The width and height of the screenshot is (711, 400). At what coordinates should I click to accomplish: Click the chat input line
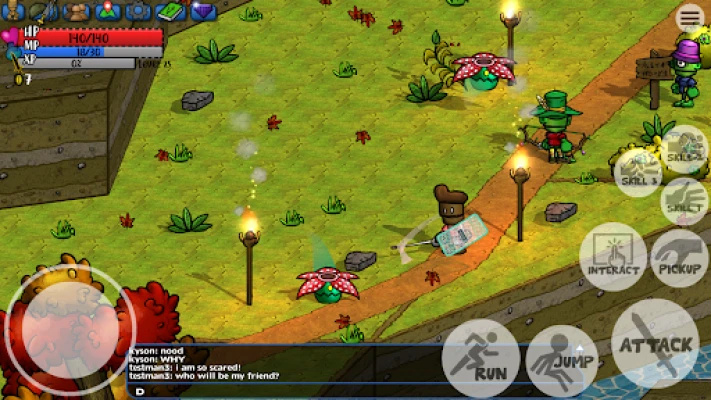[x=300, y=391]
